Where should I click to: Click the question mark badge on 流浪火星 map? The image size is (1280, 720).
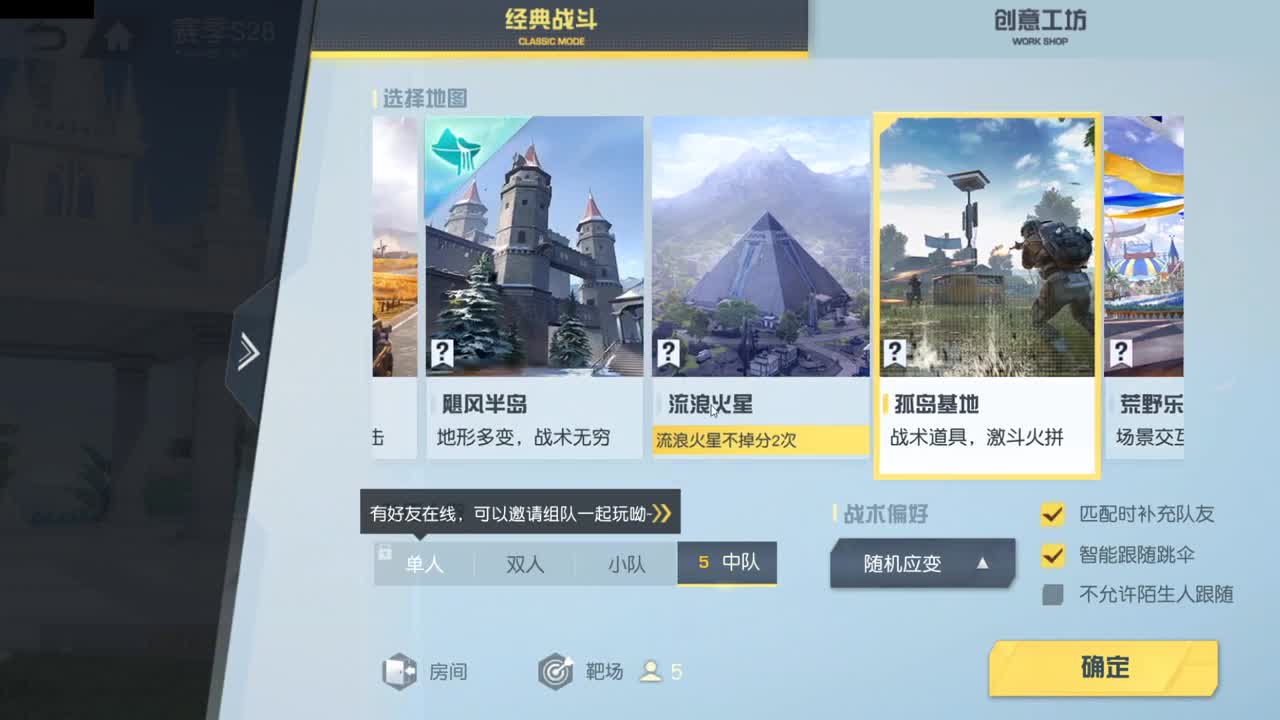(x=668, y=352)
